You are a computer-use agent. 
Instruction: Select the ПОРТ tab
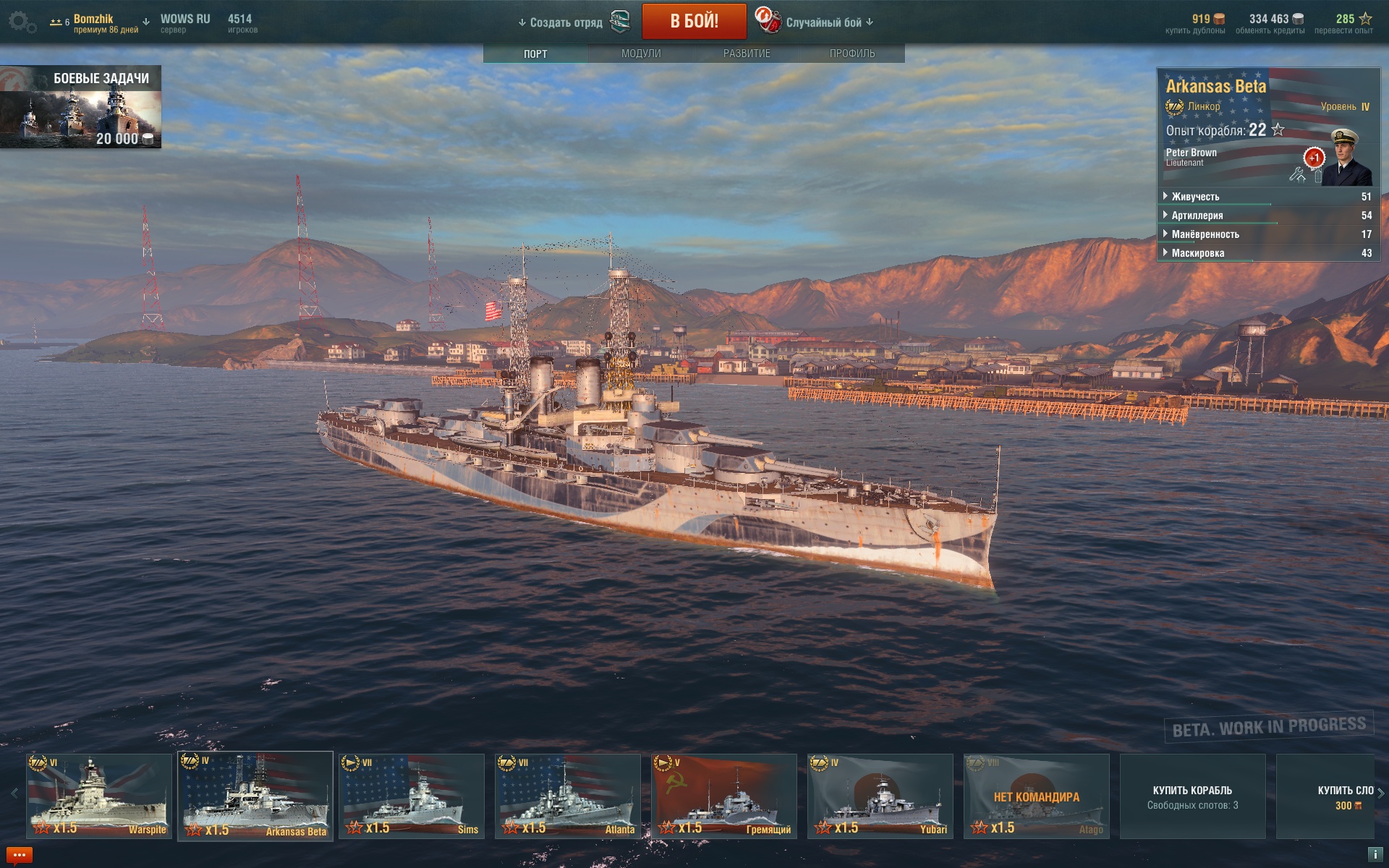coord(535,54)
